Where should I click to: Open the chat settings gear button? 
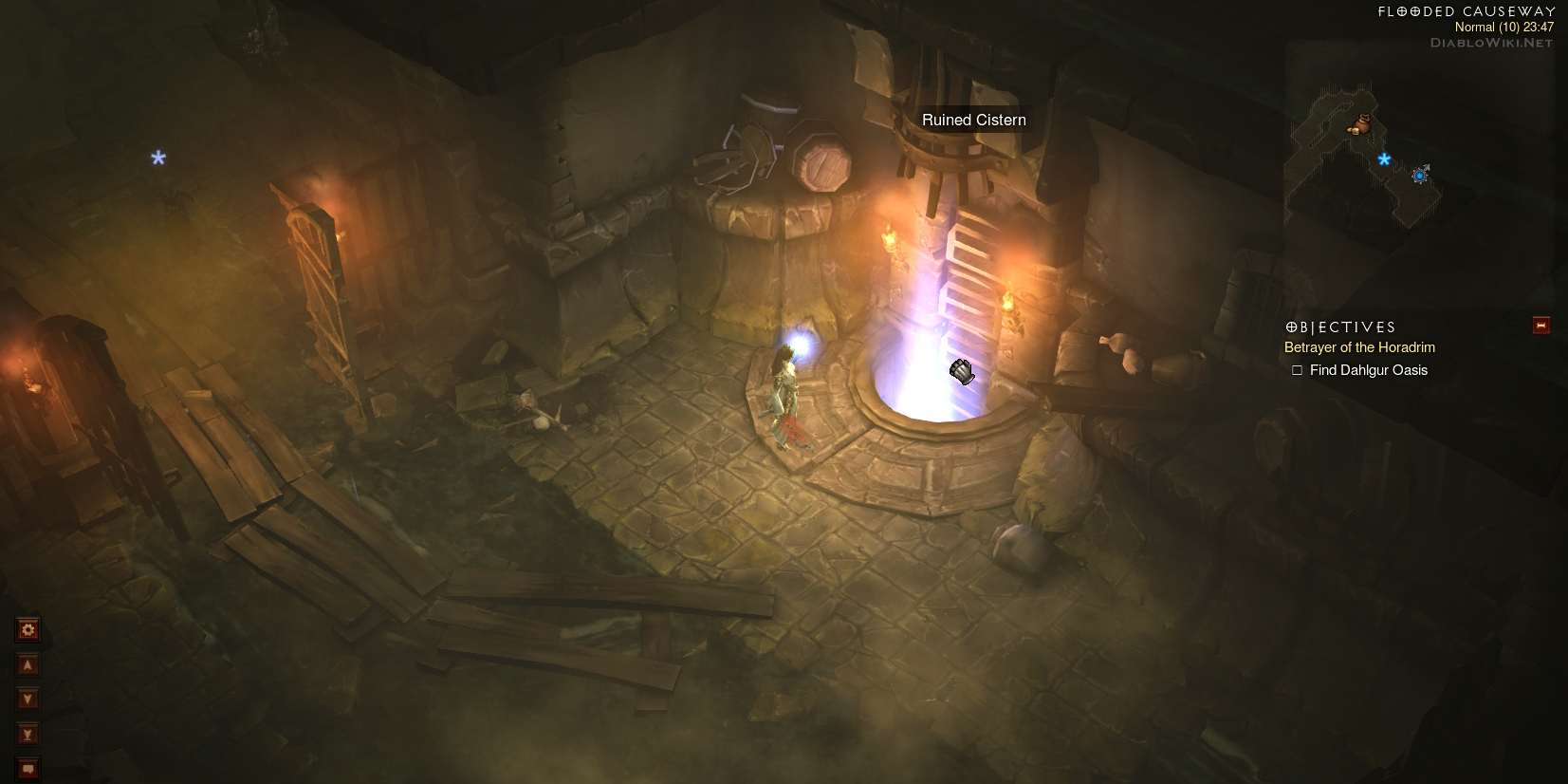(x=28, y=629)
